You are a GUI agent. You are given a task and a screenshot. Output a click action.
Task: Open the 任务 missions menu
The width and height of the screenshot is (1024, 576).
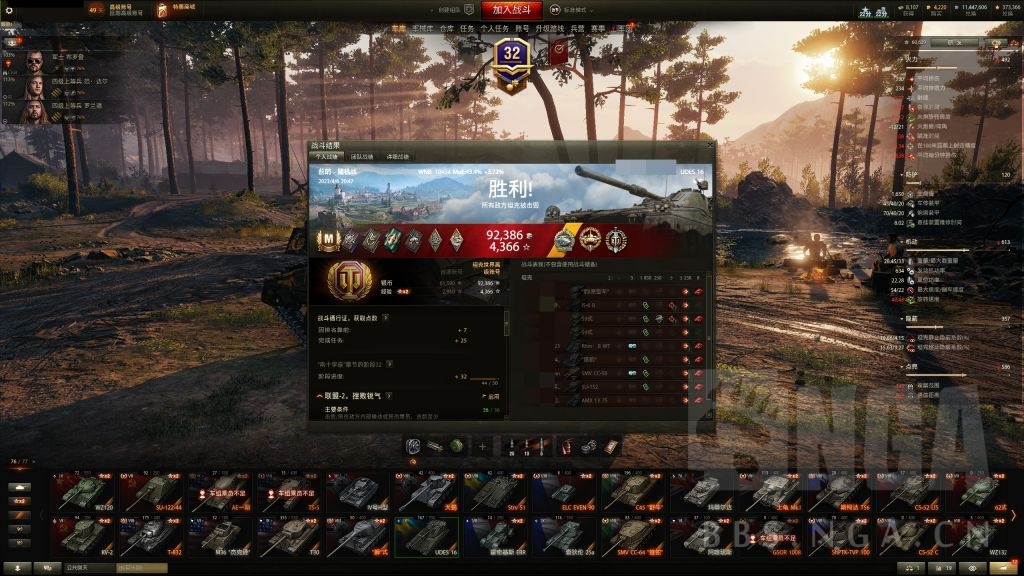[x=466, y=29]
